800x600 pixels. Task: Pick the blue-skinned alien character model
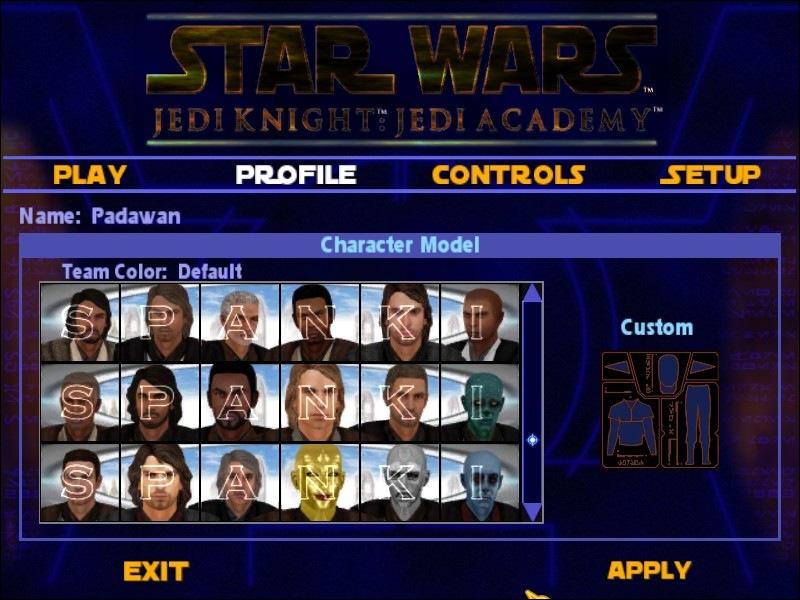tap(480, 482)
